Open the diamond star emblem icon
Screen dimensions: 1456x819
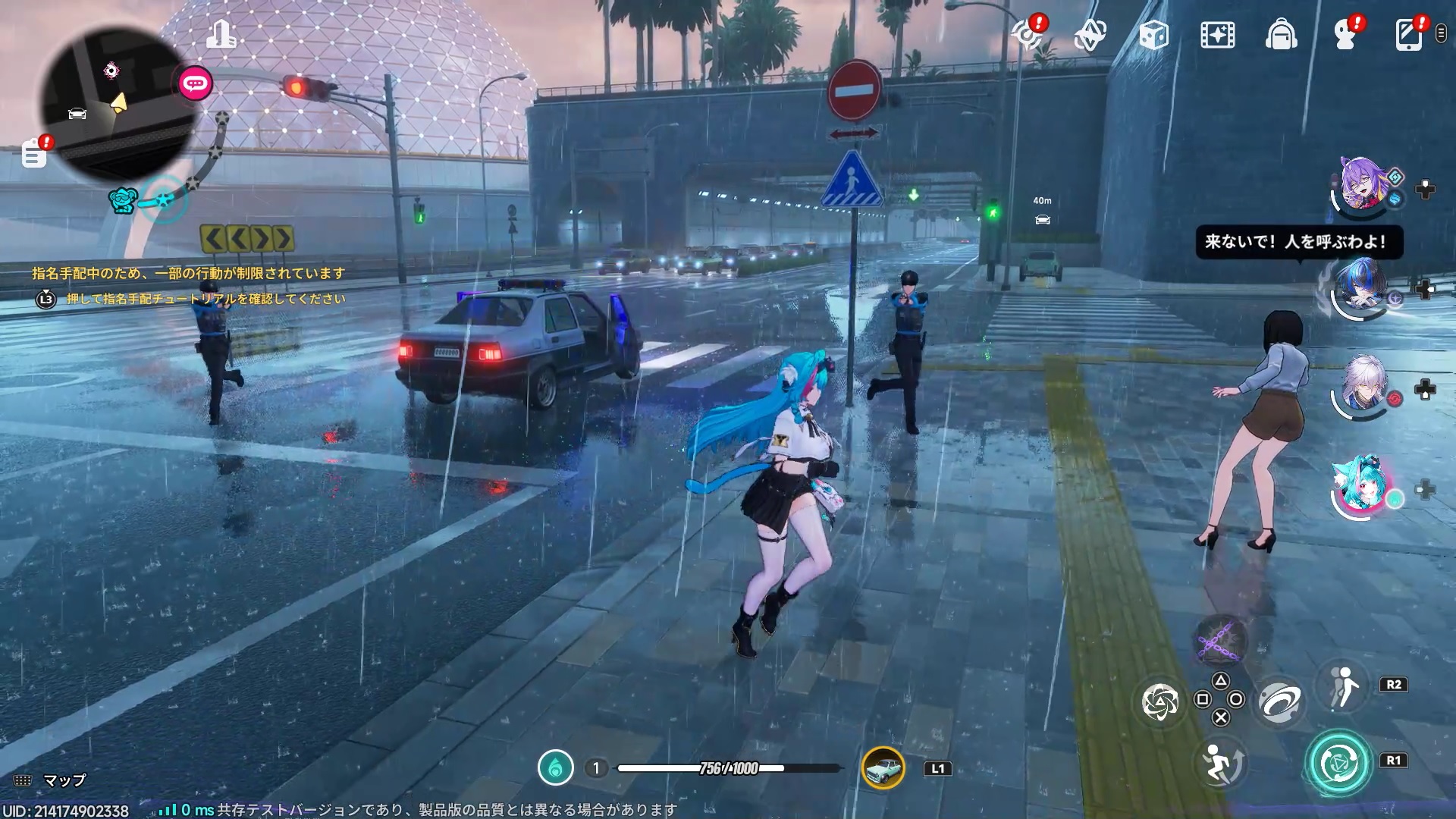[1090, 35]
